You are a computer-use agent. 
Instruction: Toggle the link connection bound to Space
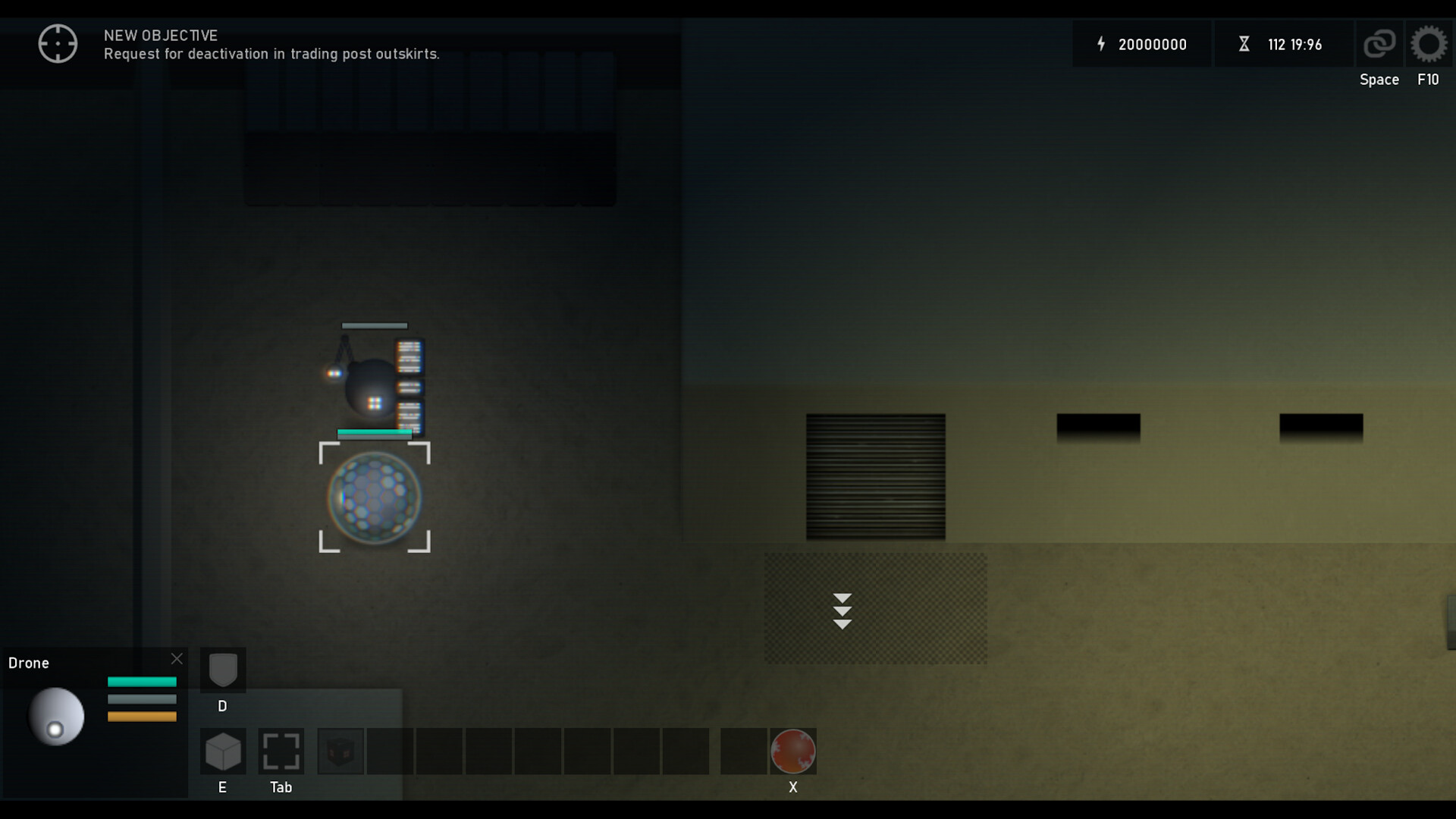tap(1379, 43)
